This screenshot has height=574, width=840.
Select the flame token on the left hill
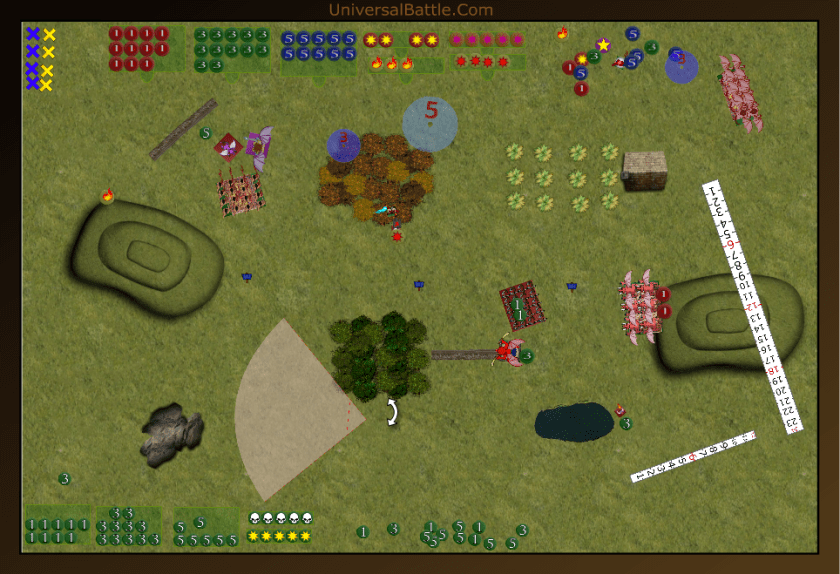coord(107,195)
